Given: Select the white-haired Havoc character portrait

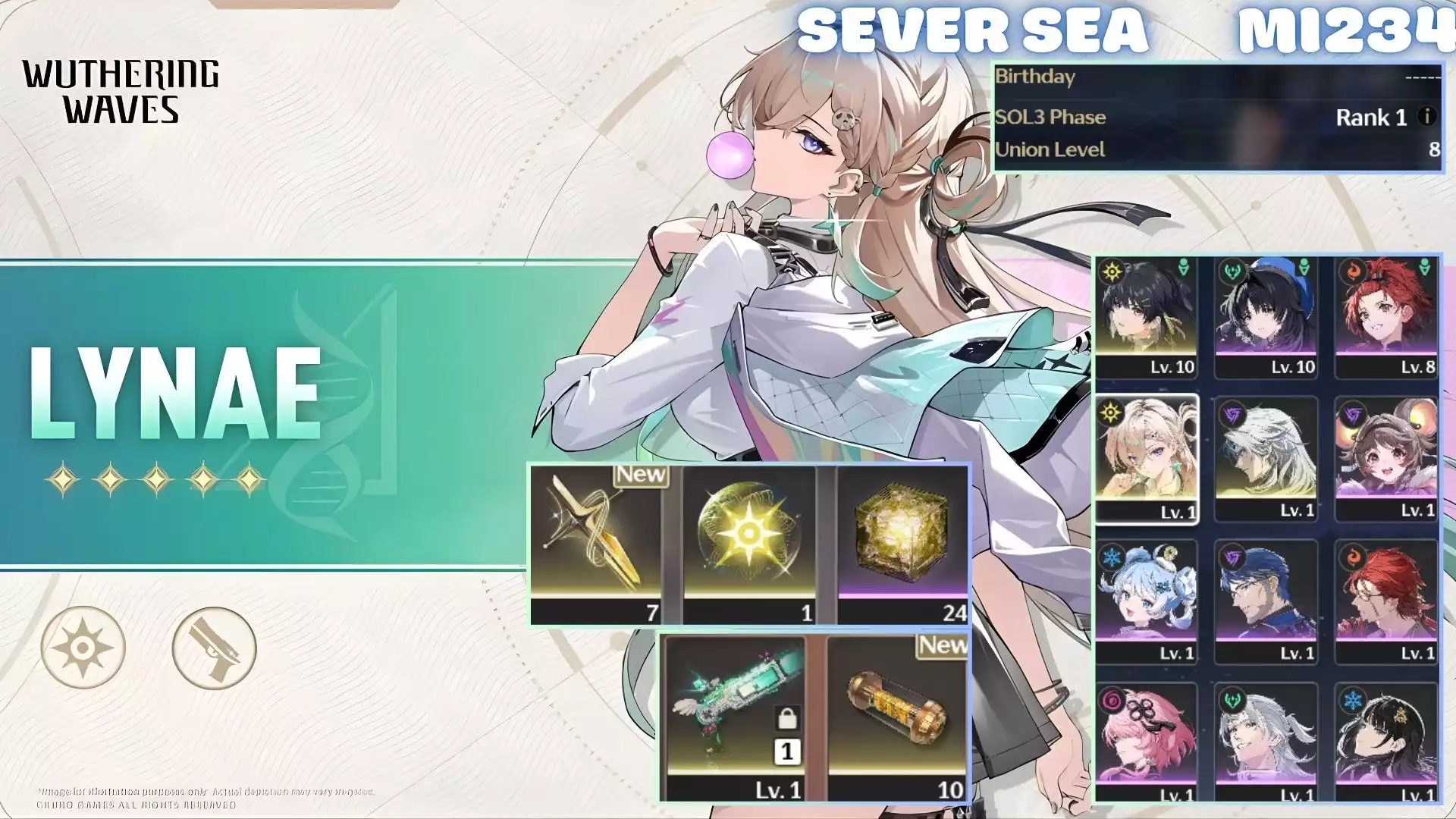Looking at the screenshot, I should coord(1266,457).
